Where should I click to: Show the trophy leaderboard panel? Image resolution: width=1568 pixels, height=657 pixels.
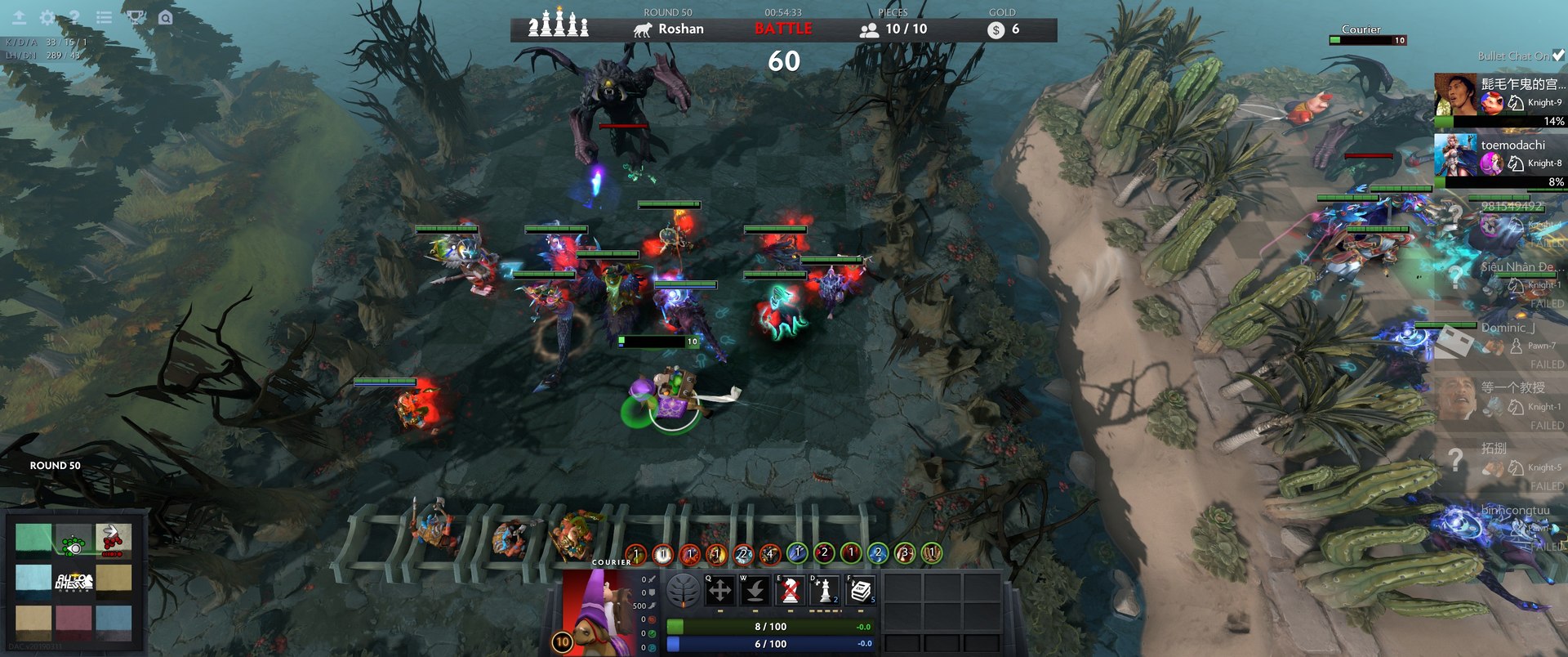point(136,17)
